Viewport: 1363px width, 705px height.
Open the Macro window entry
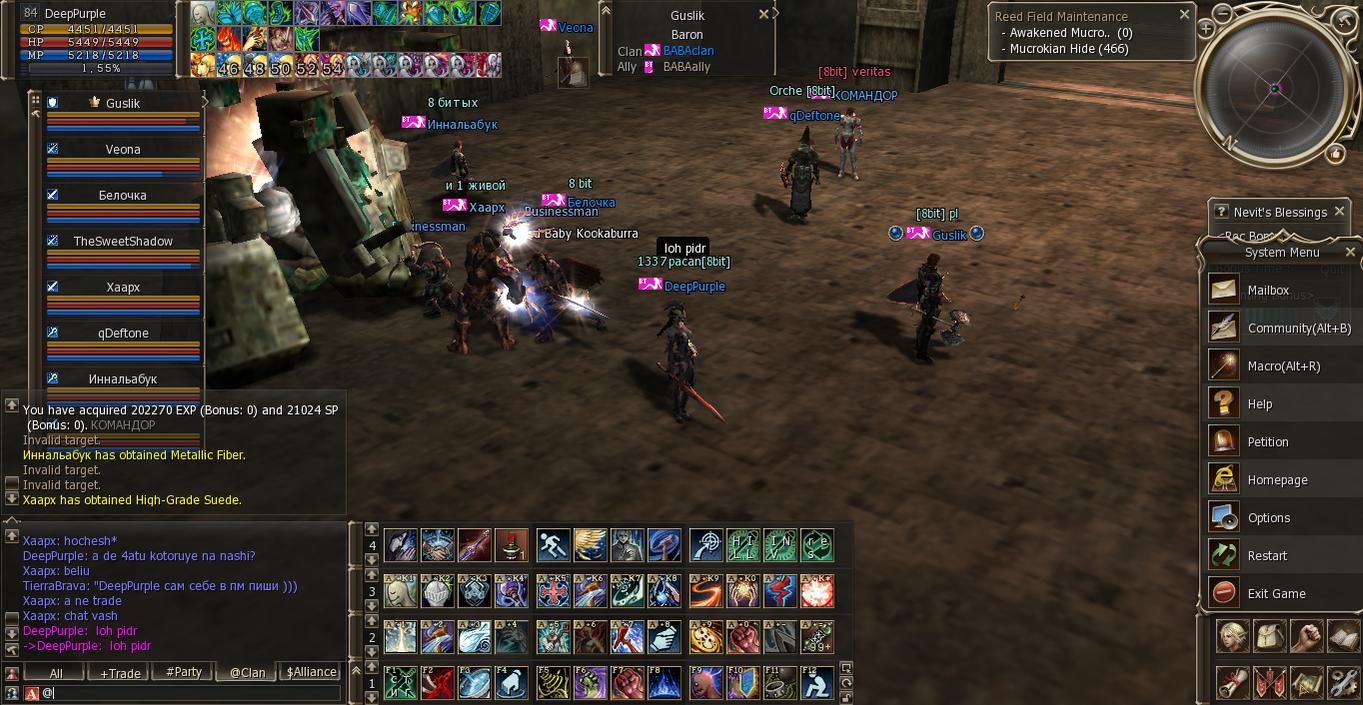[x=1283, y=366]
